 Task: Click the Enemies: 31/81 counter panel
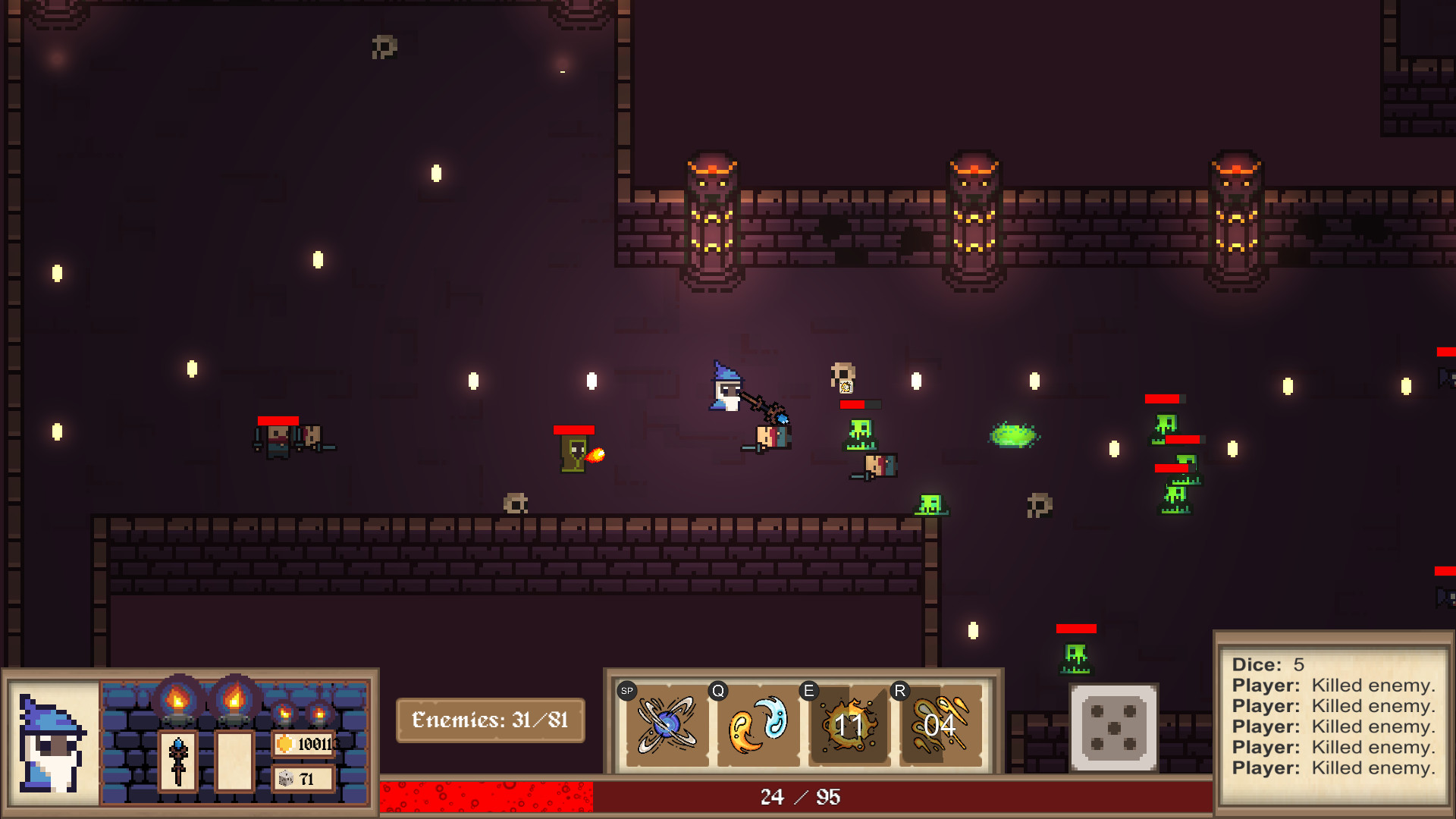click(490, 720)
